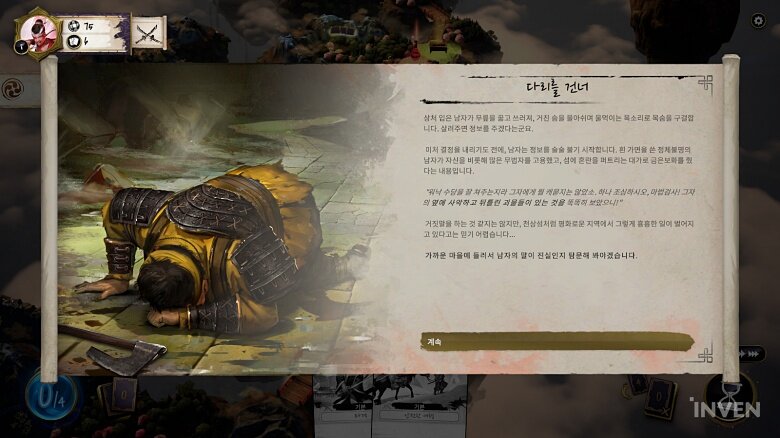Continue the story with the 계속 button
The image size is (780, 438).
pos(556,341)
